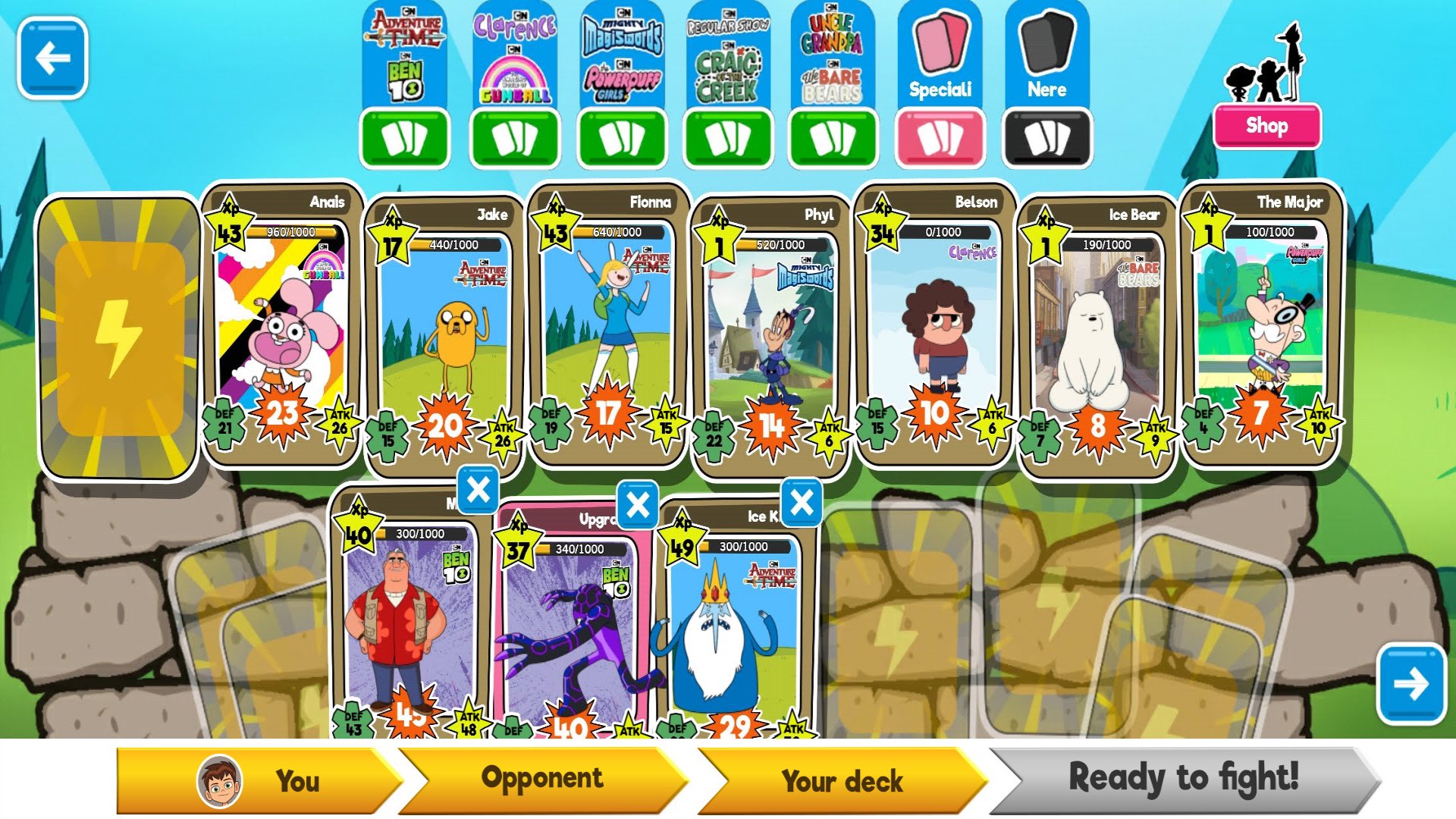This screenshot has width=1456, height=819.
Task: Remove Max from the deck with the X button
Action: (479, 491)
